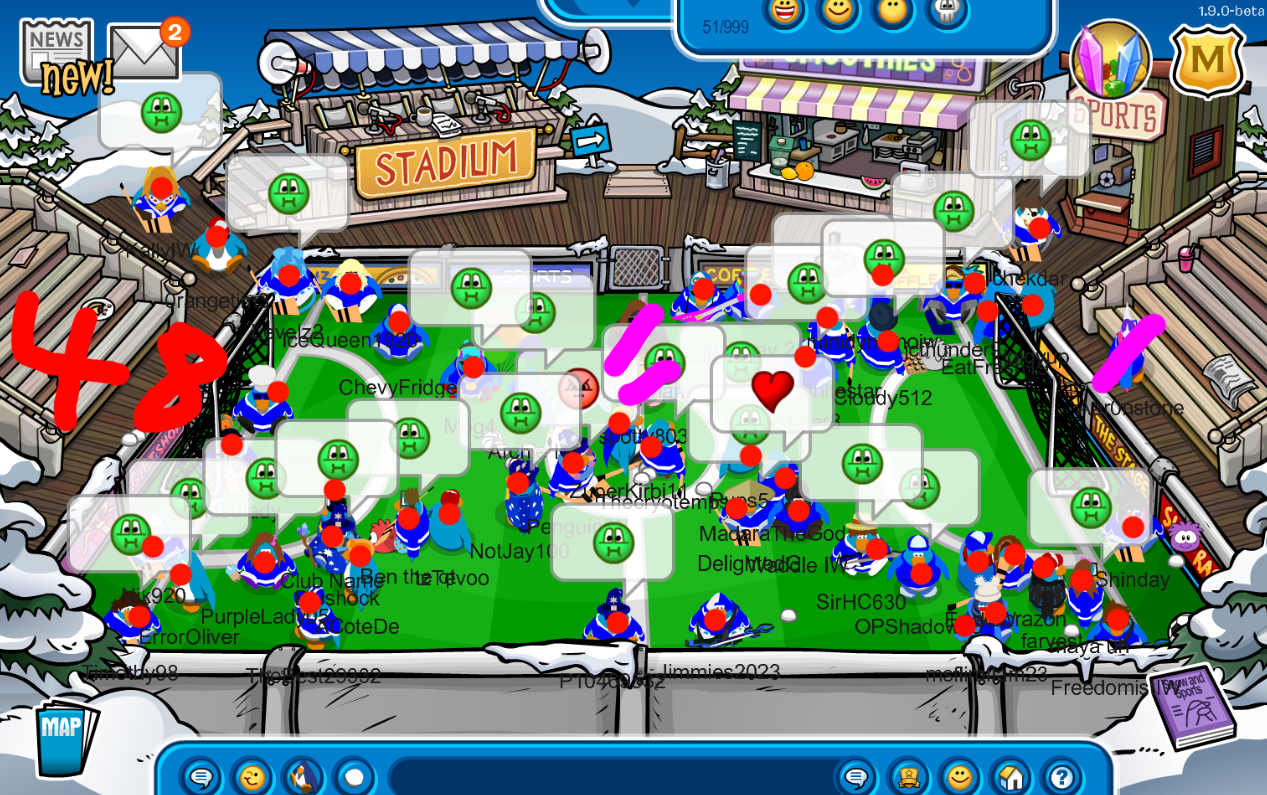1267x795 pixels.
Task: Open the crystals and gems icon
Action: [x=1110, y=60]
